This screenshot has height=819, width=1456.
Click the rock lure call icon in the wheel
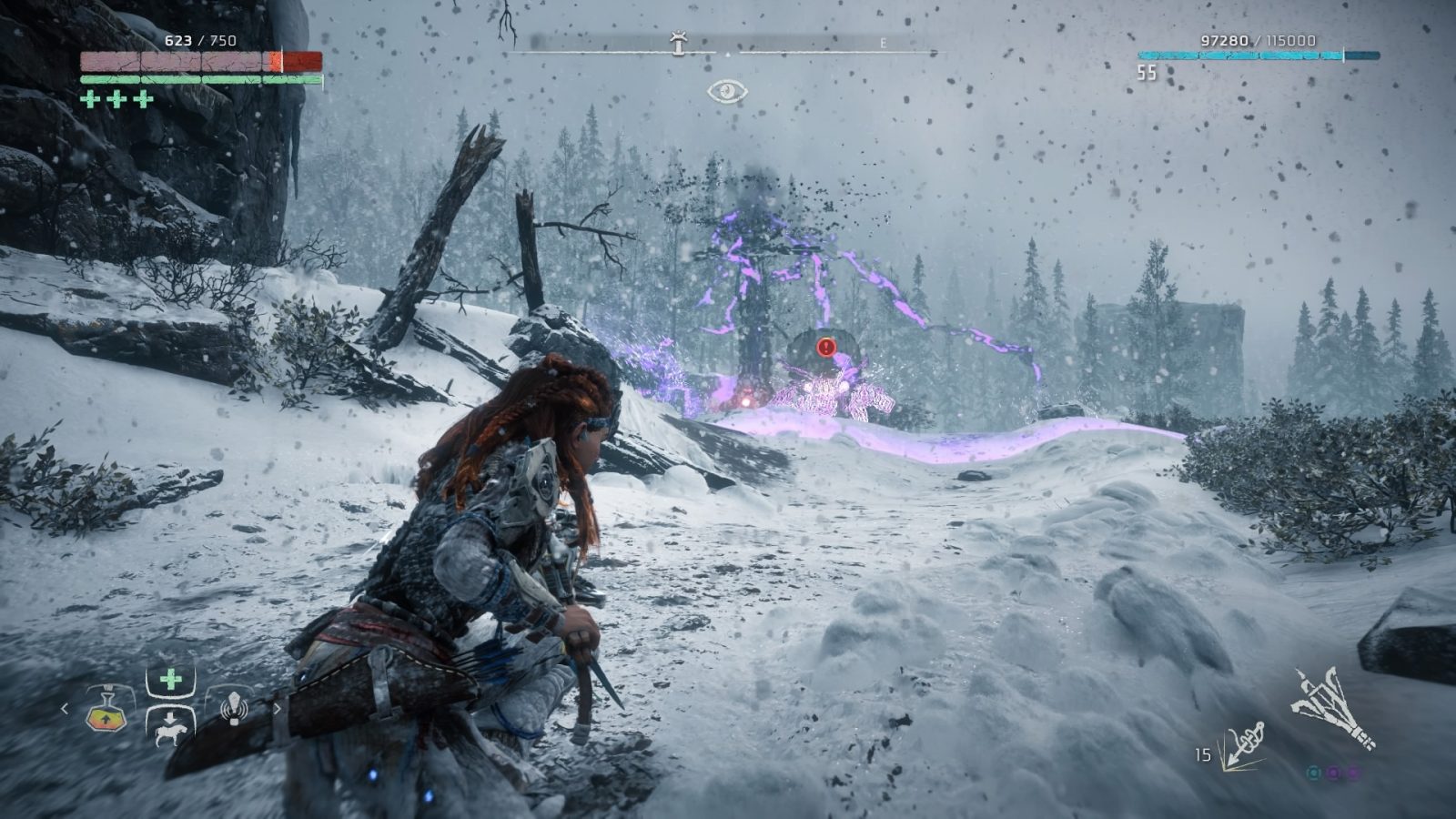coord(235,708)
